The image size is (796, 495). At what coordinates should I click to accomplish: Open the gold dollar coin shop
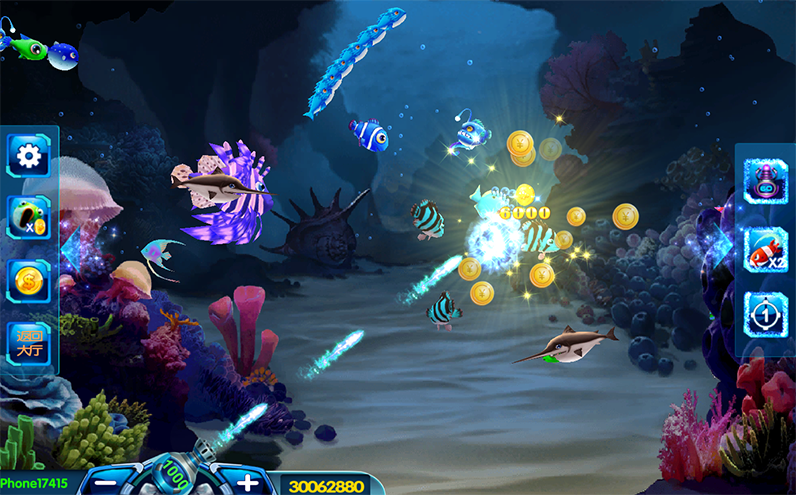click(28, 279)
